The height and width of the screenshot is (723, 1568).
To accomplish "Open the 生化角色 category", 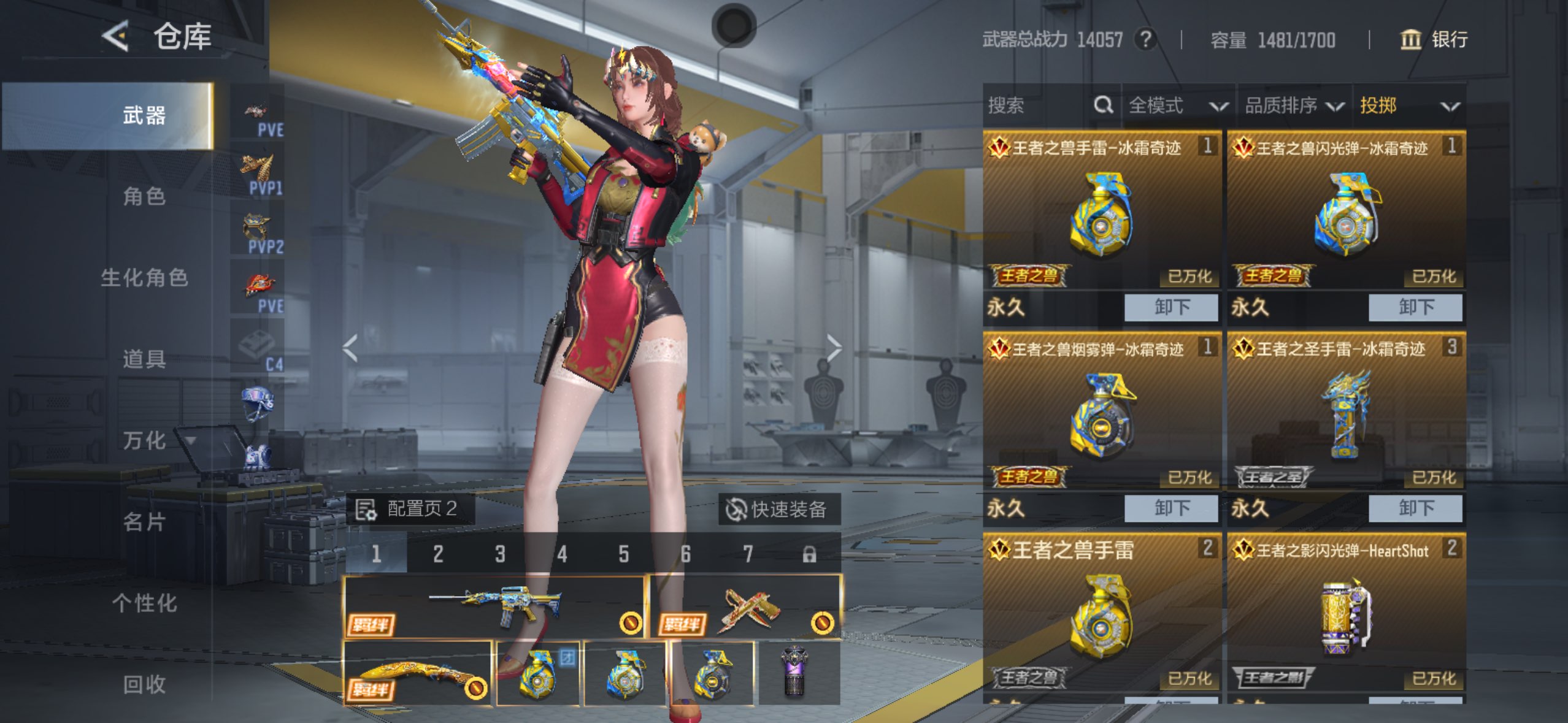I will coord(144,278).
